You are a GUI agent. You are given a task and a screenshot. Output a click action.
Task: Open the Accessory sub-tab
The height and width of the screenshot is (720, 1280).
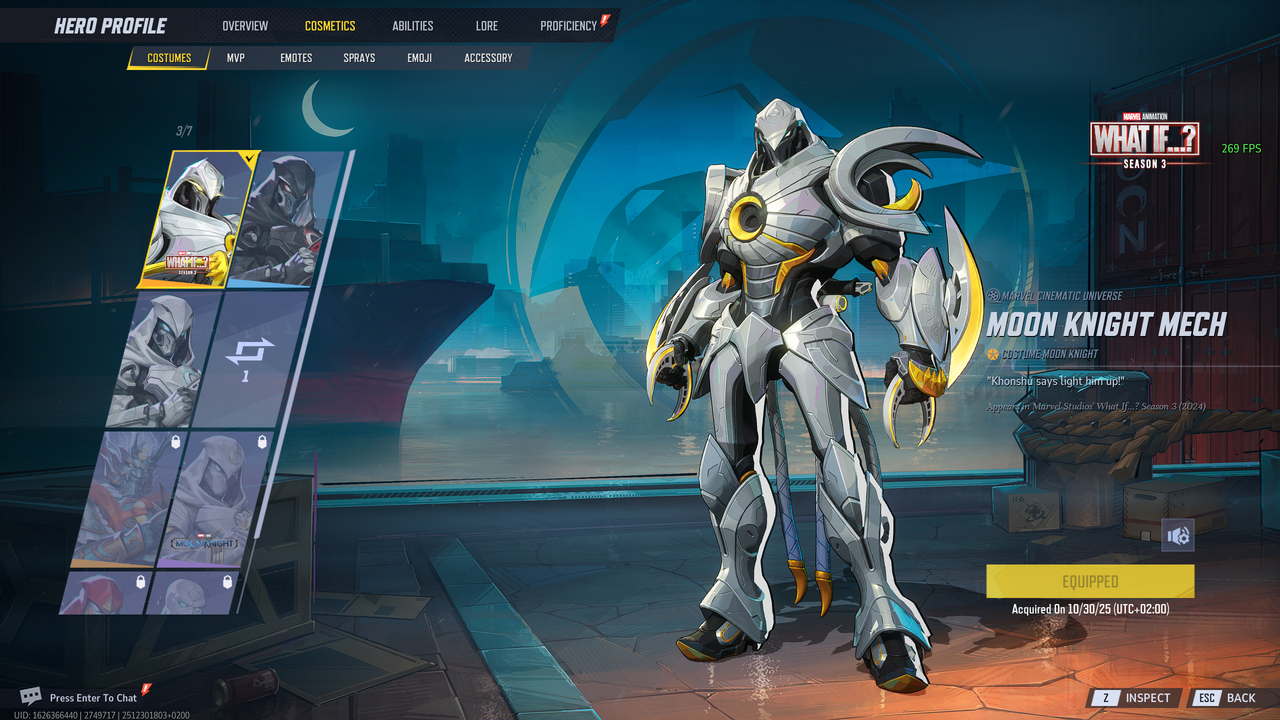click(x=488, y=58)
